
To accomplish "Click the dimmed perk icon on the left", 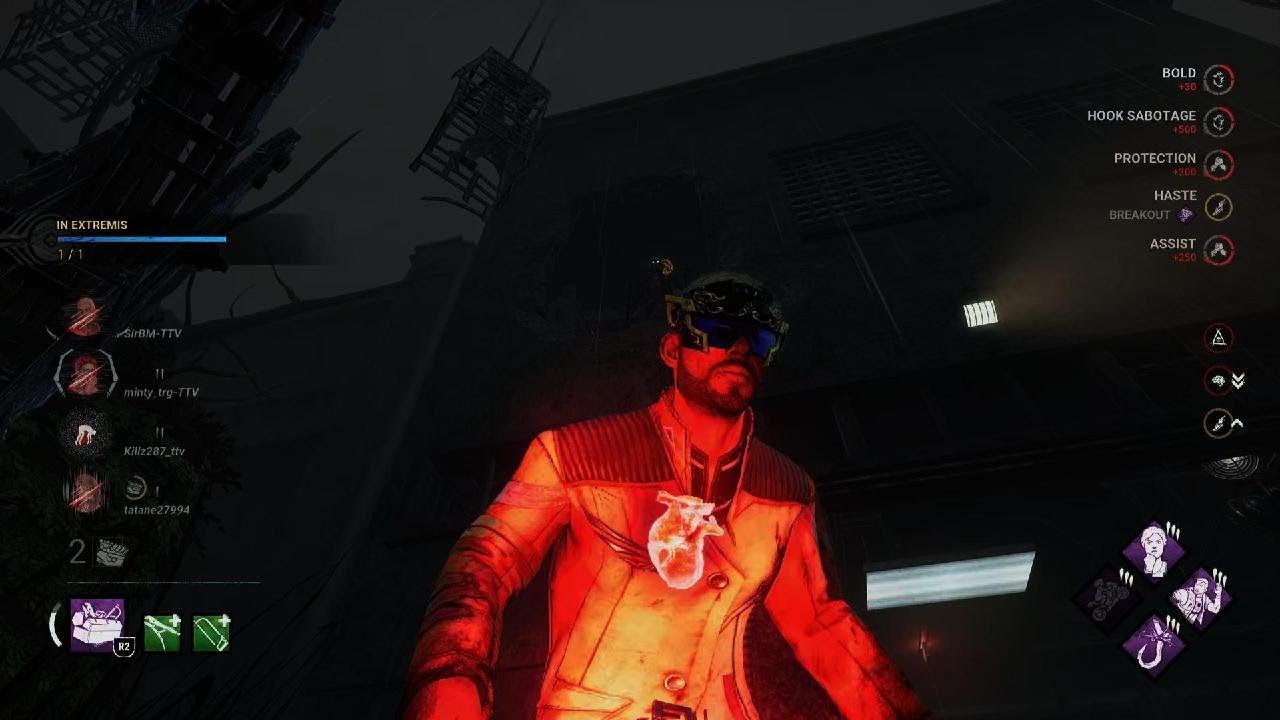I will pyautogui.click(x=1108, y=597).
